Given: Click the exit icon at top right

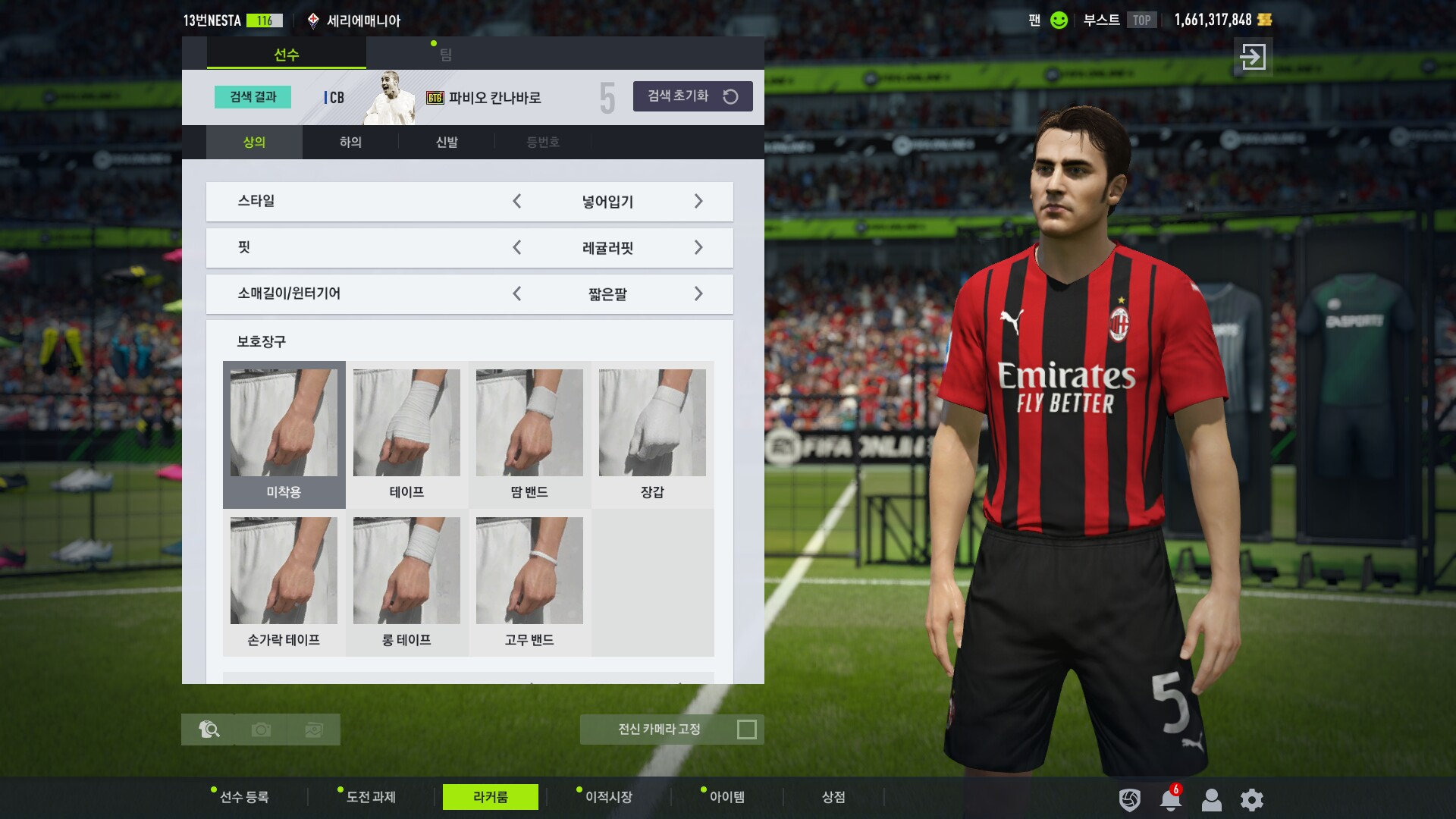Looking at the screenshot, I should (x=1253, y=57).
